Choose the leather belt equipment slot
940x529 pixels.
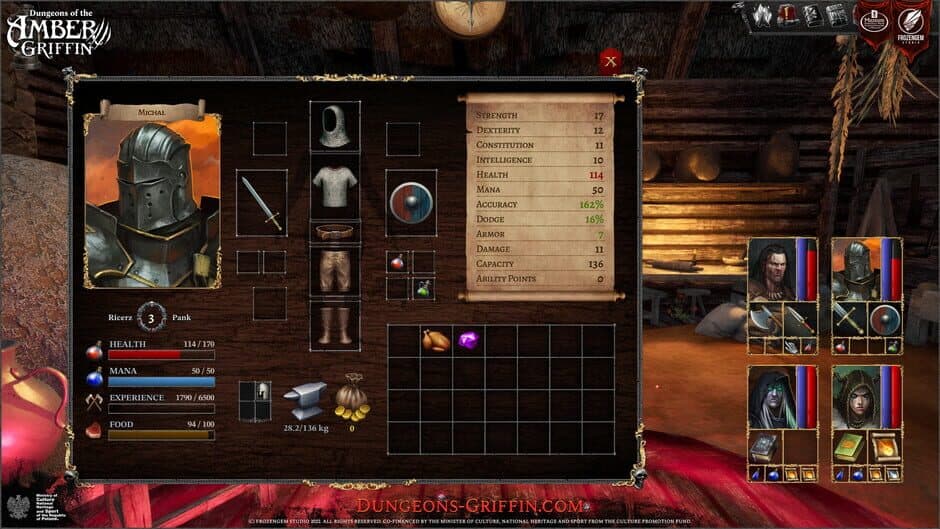coord(335,232)
